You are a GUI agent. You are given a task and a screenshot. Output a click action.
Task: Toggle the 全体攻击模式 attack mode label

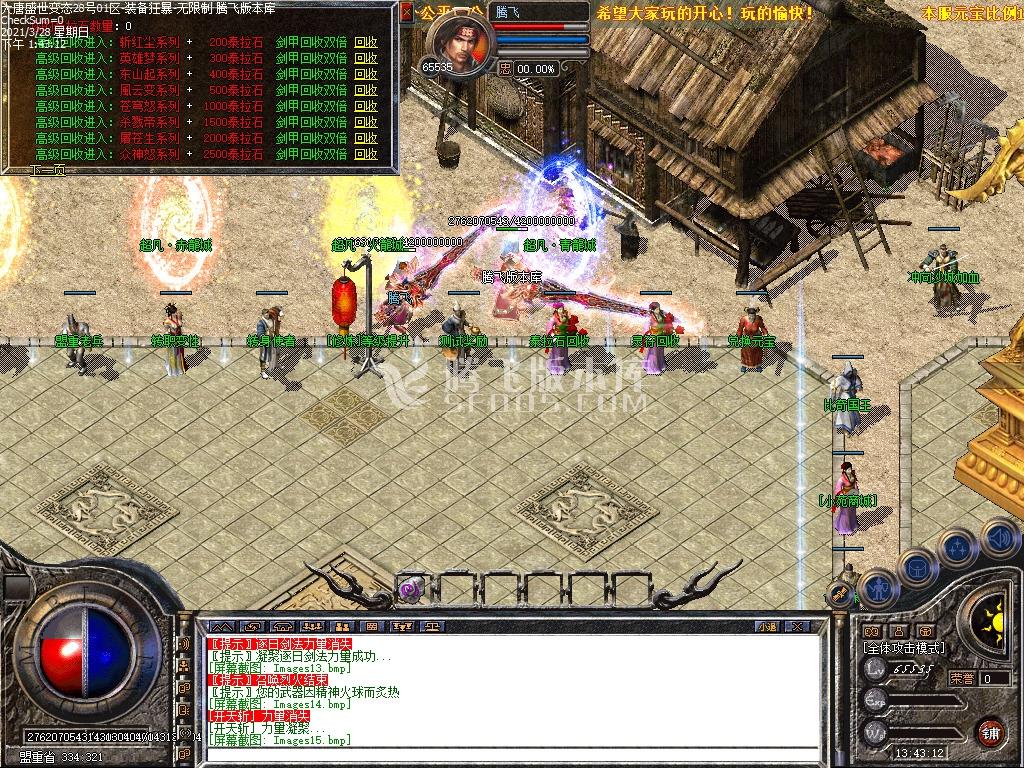point(903,648)
